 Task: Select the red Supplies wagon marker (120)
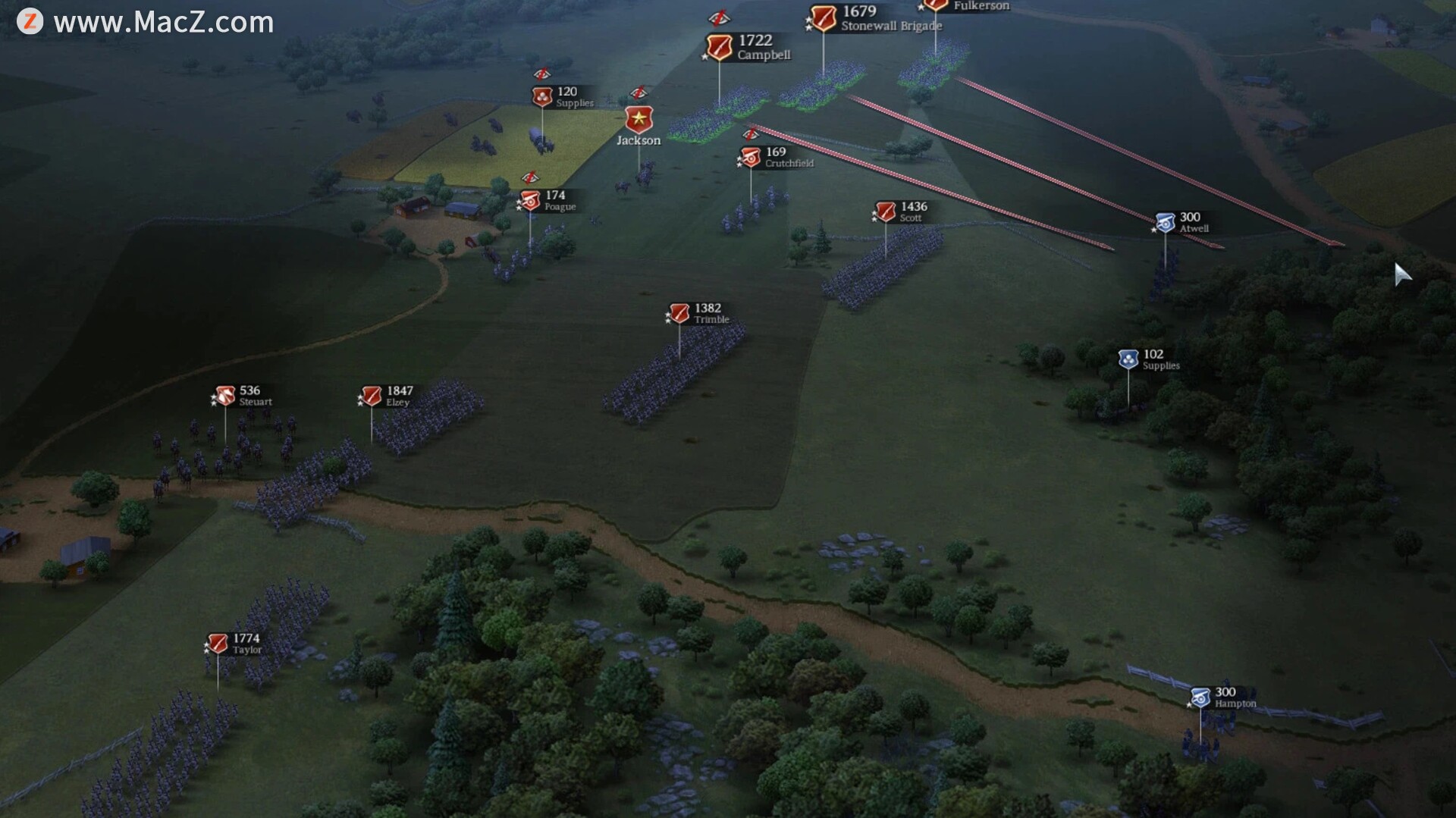click(542, 96)
